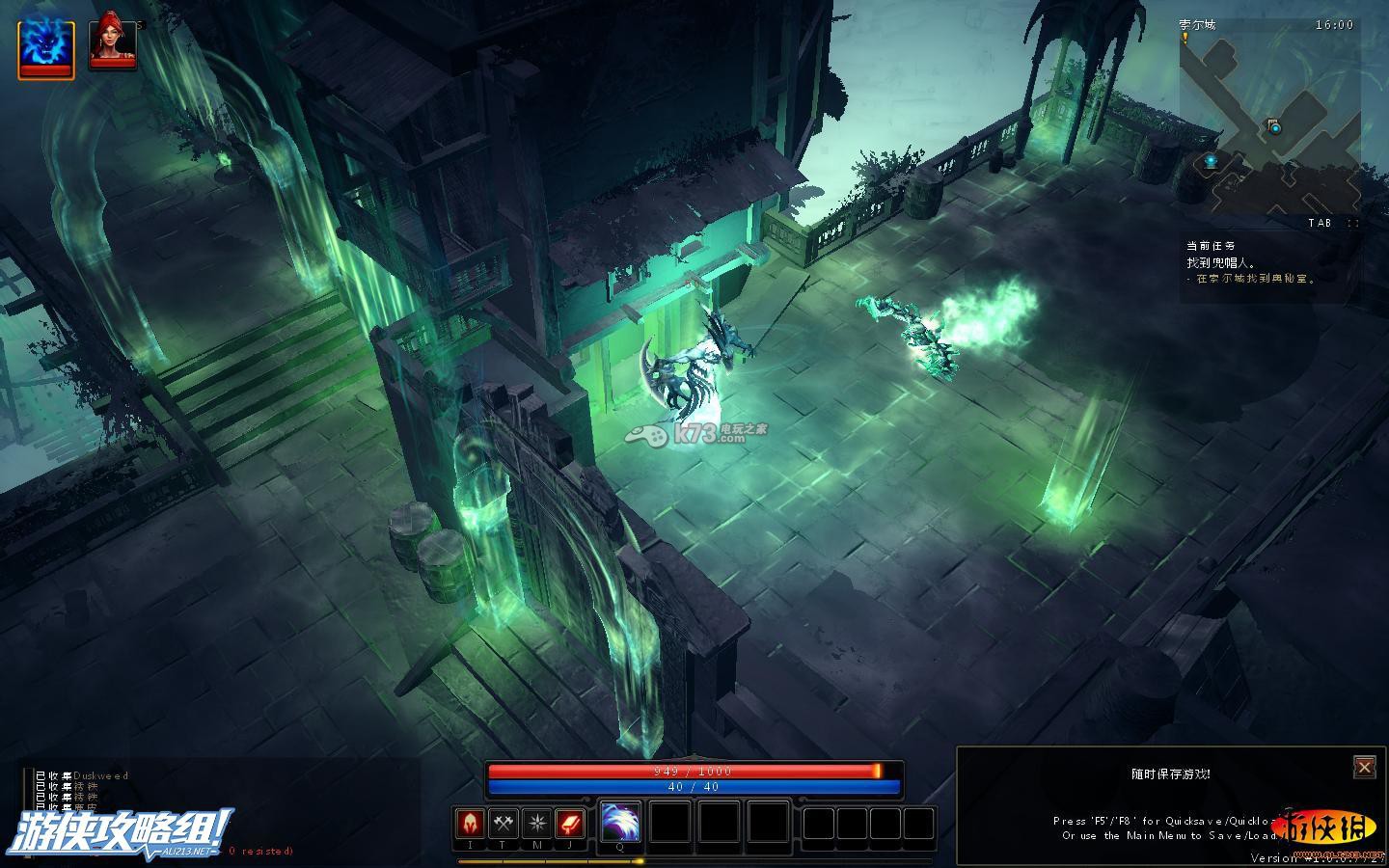Select the blue flame demon portrait
This screenshot has height=868, width=1389.
tap(46, 46)
